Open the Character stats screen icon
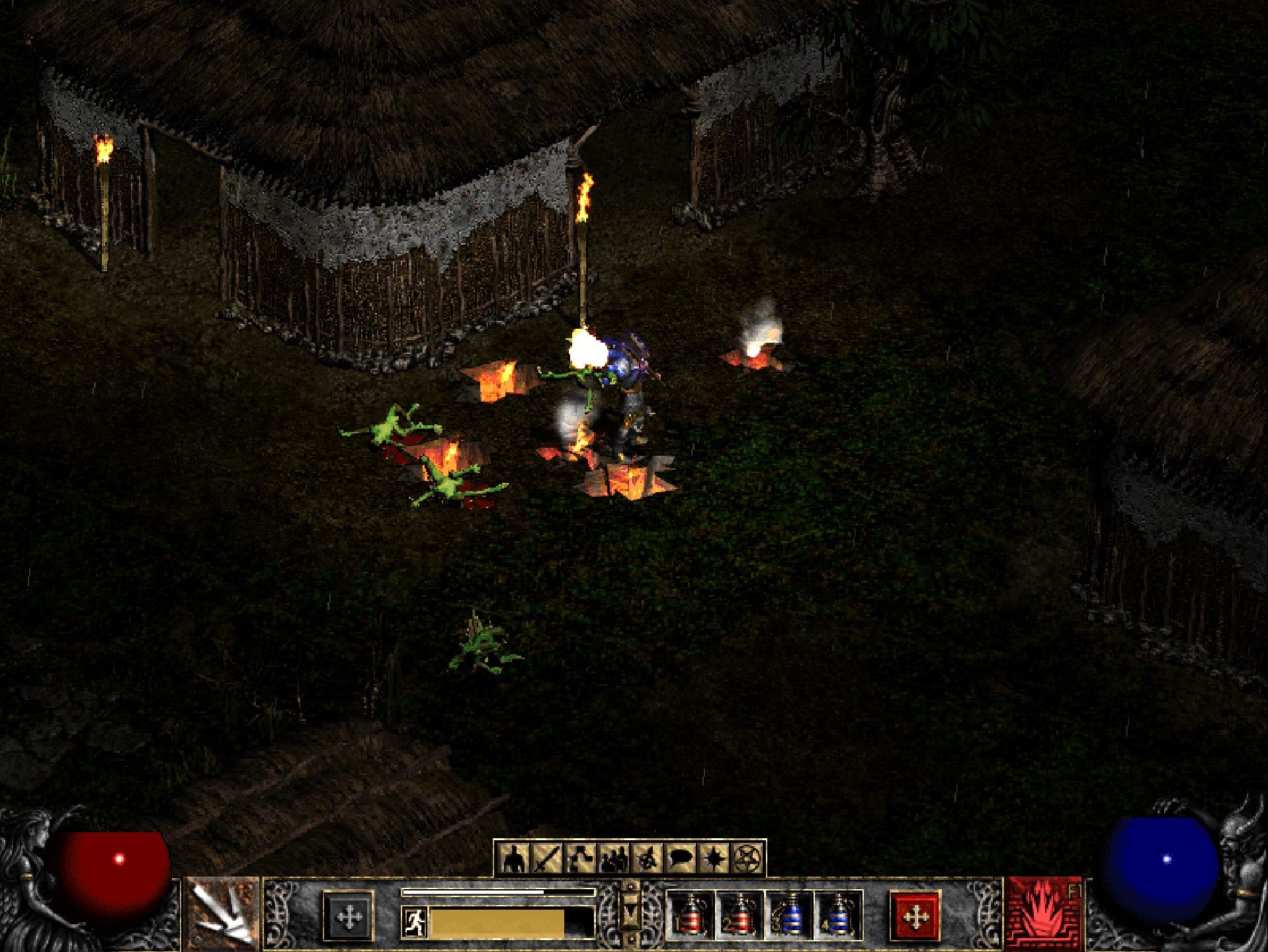 (x=513, y=857)
